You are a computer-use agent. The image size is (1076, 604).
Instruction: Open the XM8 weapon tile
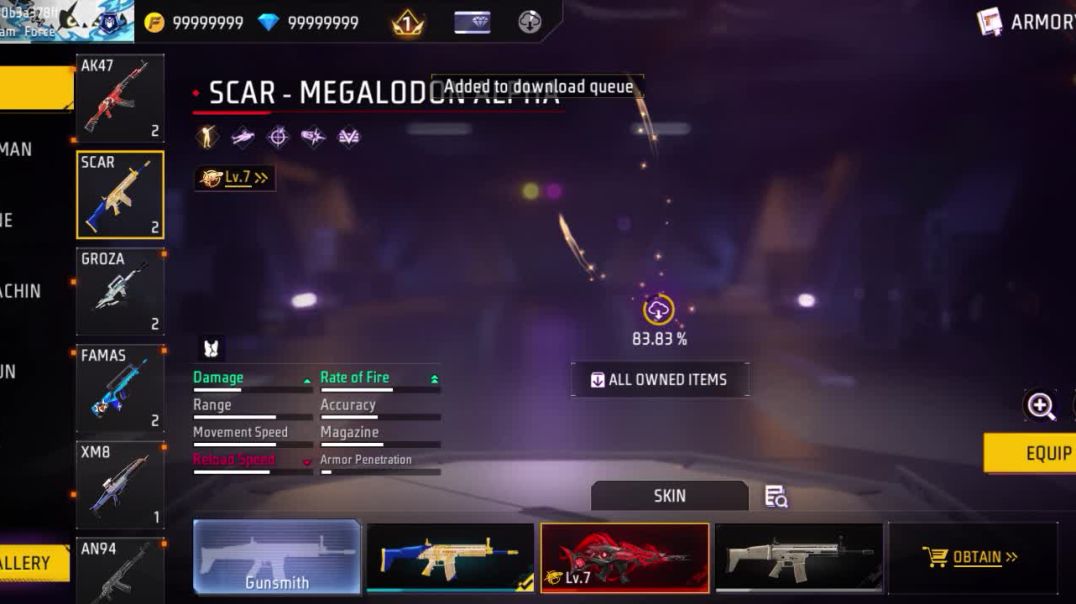point(119,485)
